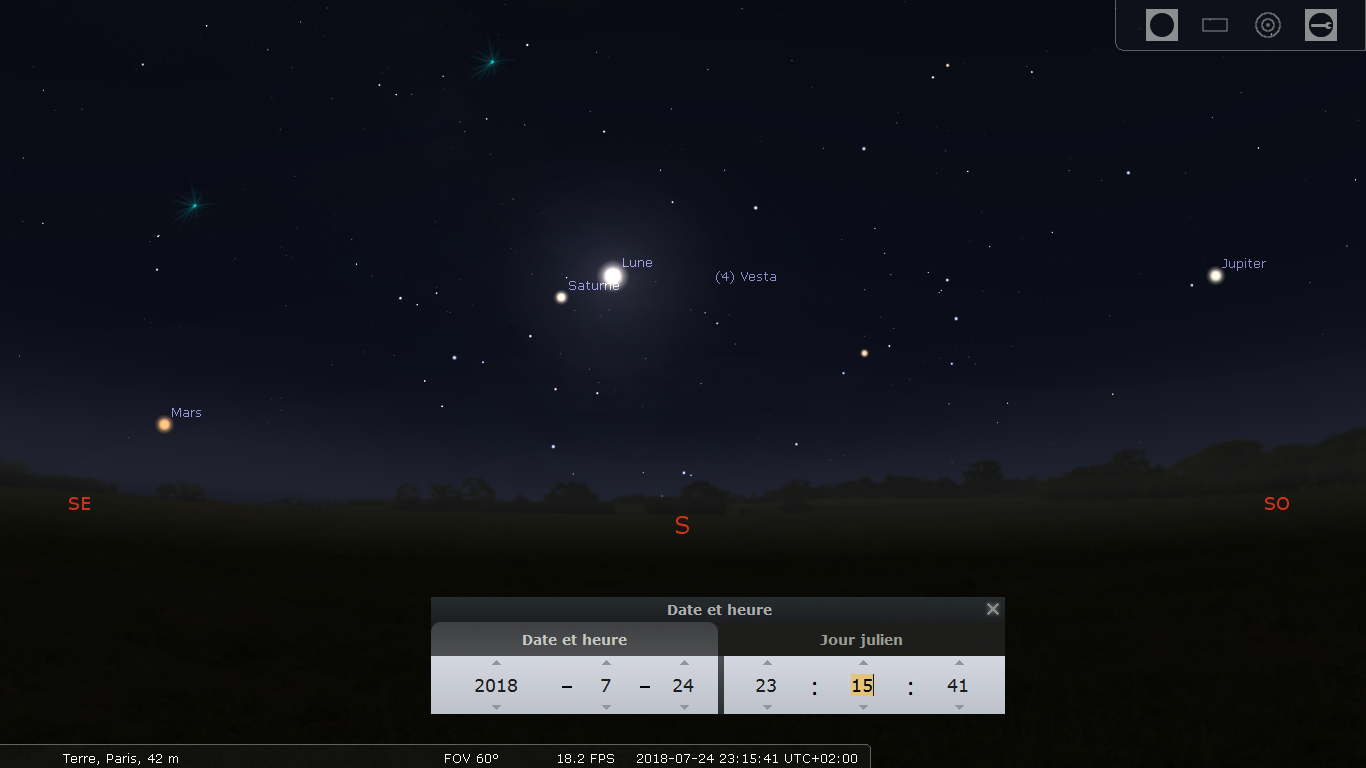Select the Date et heure tab
The width and height of the screenshot is (1366, 768).
pyautogui.click(x=574, y=640)
